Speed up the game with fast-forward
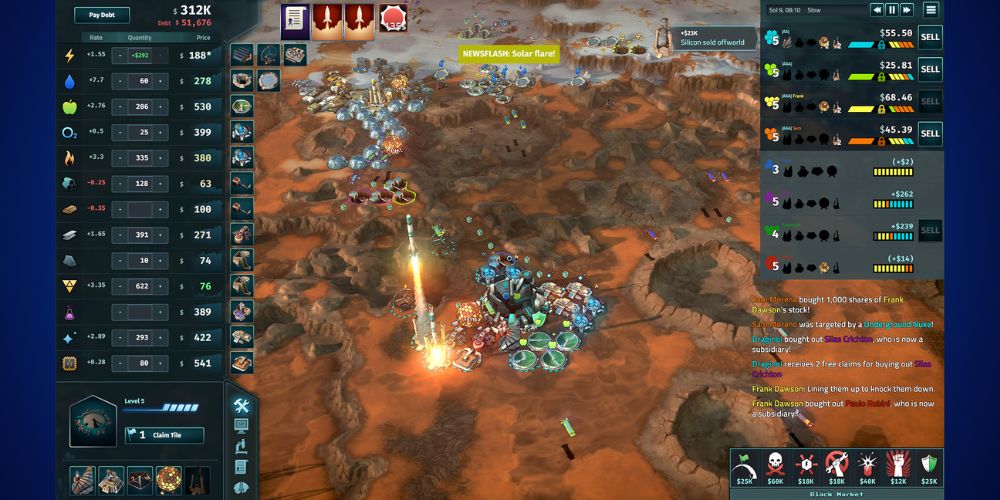1000x500 pixels. click(x=907, y=10)
